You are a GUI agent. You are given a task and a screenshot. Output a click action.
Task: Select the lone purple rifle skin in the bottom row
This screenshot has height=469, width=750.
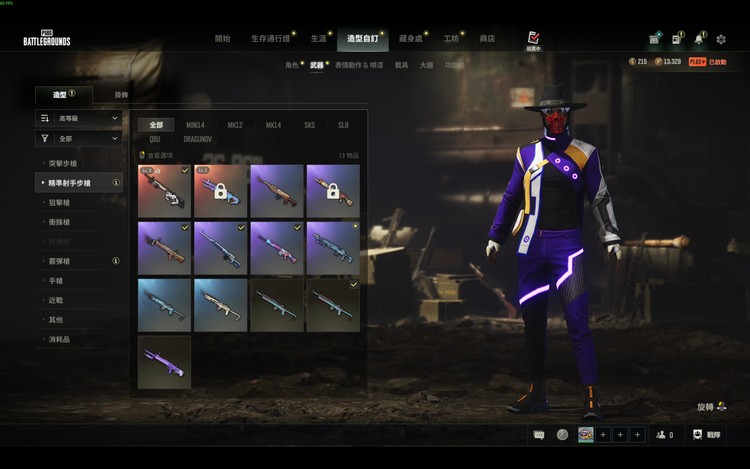pos(164,362)
